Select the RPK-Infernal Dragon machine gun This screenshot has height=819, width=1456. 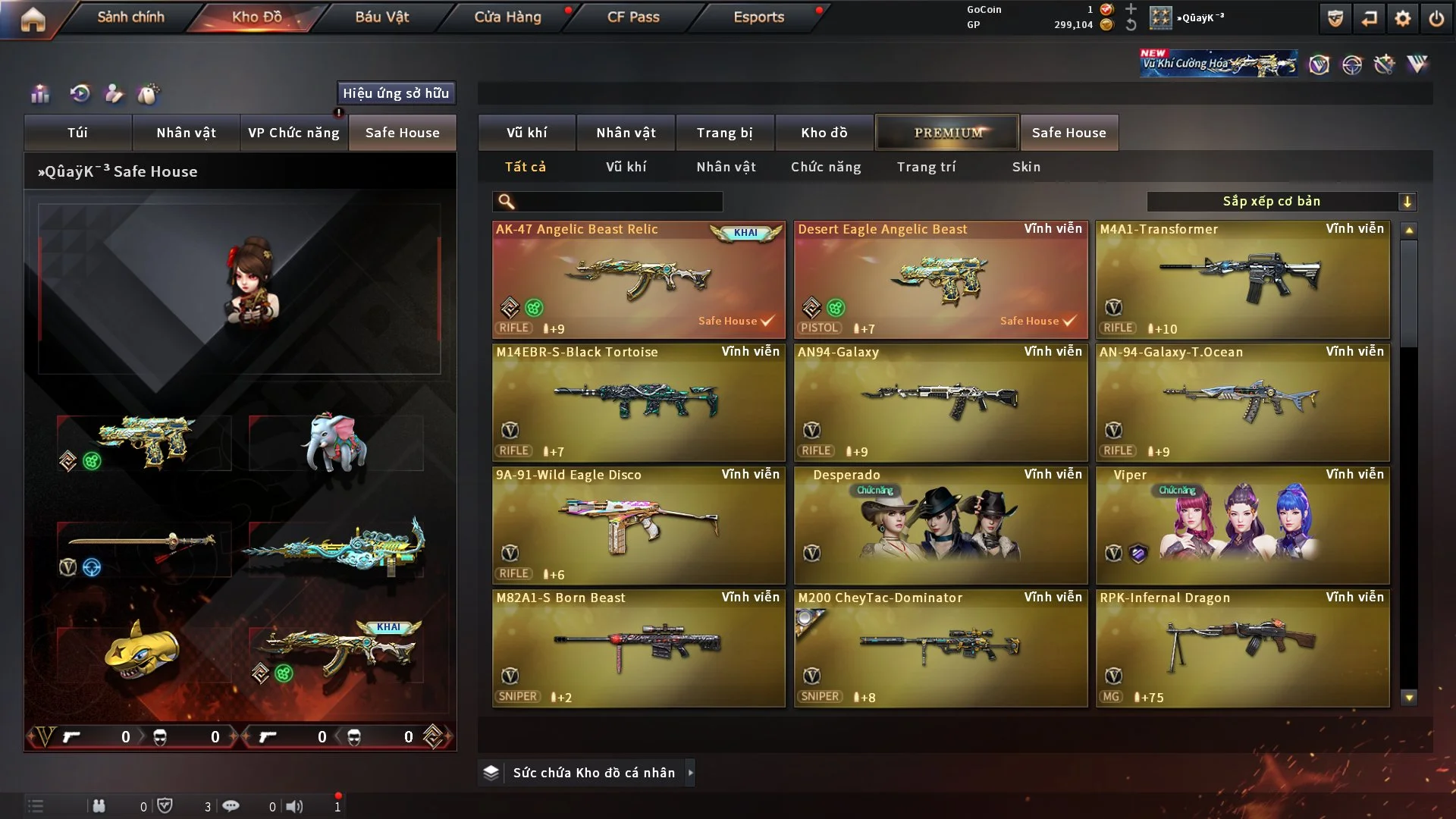[1242, 648]
